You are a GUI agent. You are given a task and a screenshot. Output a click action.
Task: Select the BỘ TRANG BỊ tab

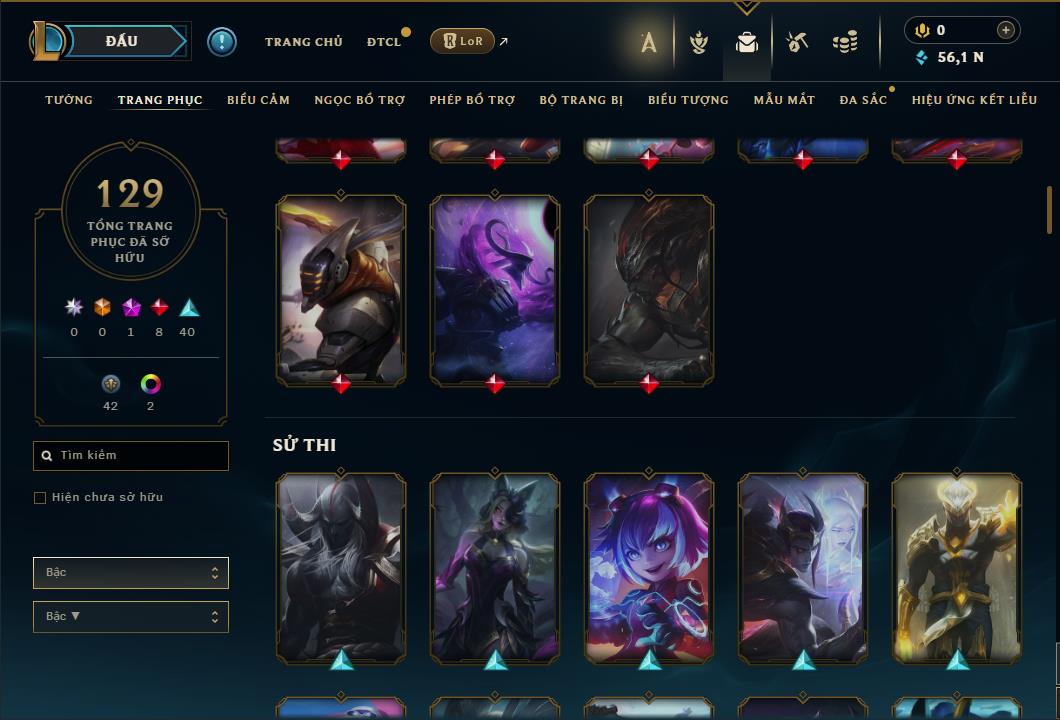point(581,100)
